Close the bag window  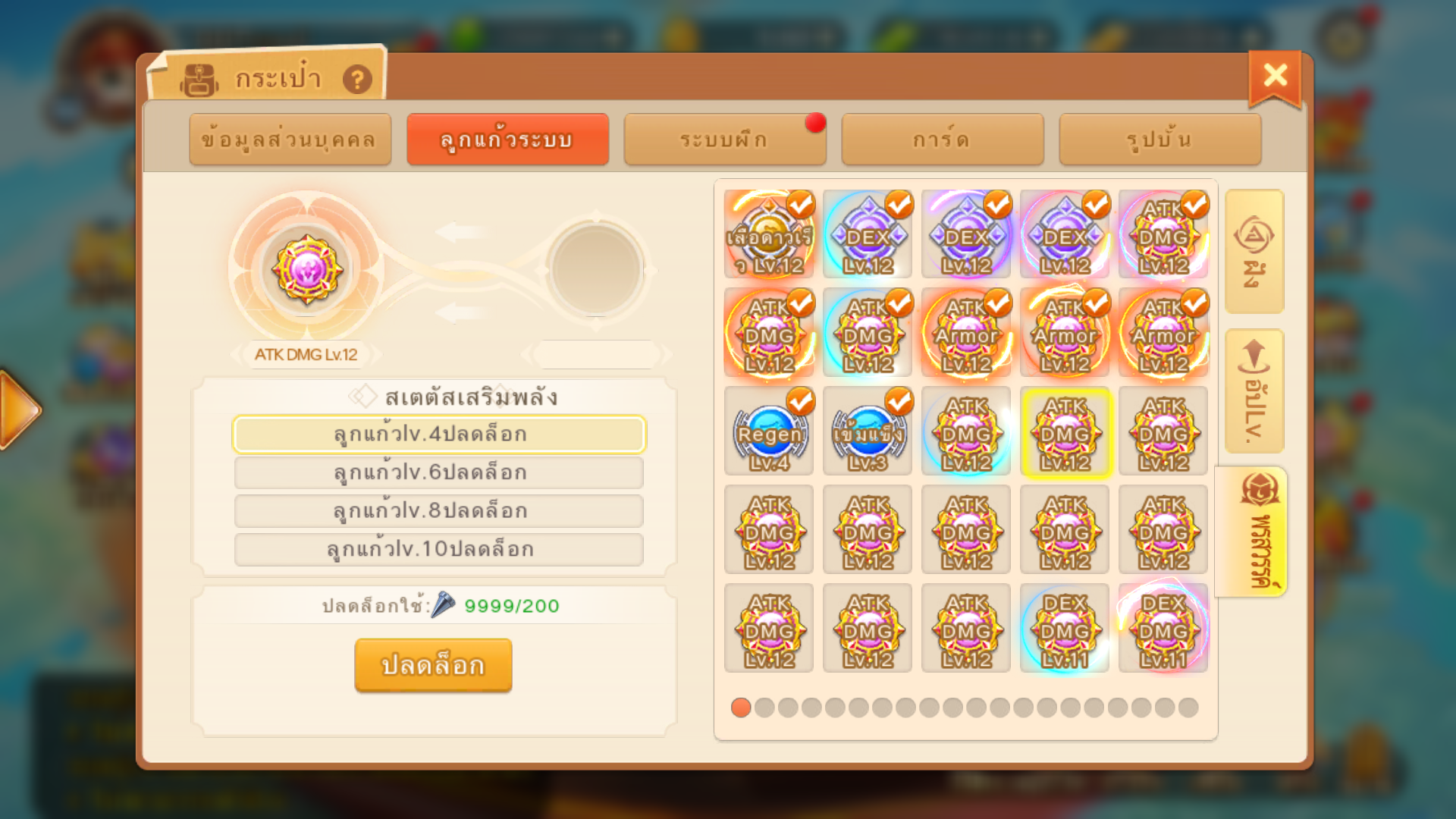(1275, 76)
